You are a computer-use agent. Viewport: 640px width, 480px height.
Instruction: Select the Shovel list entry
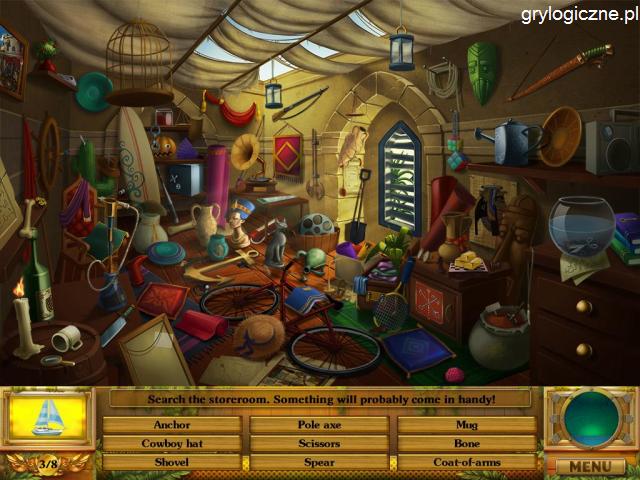point(172,462)
